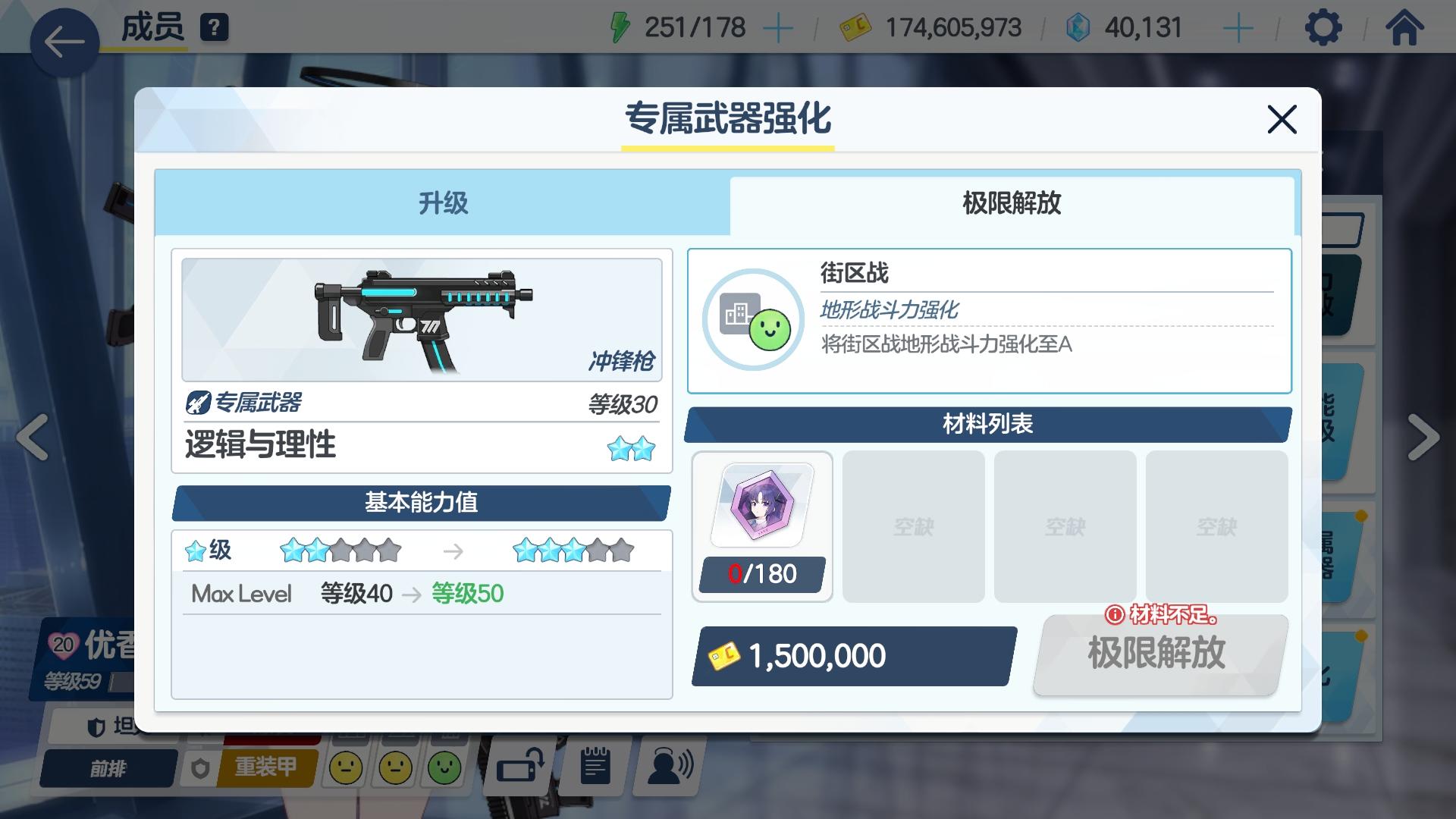
Task: Toggle the shield icon beside 重装甲
Action: pos(201,767)
